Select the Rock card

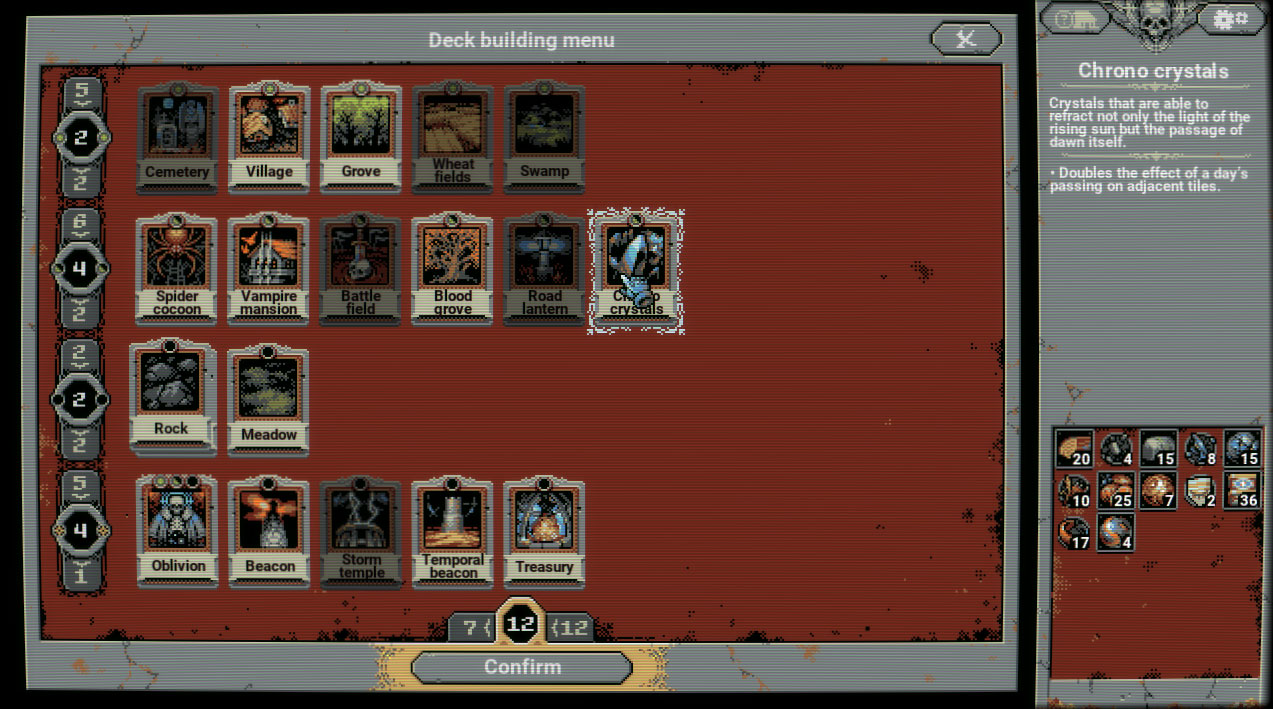171,397
